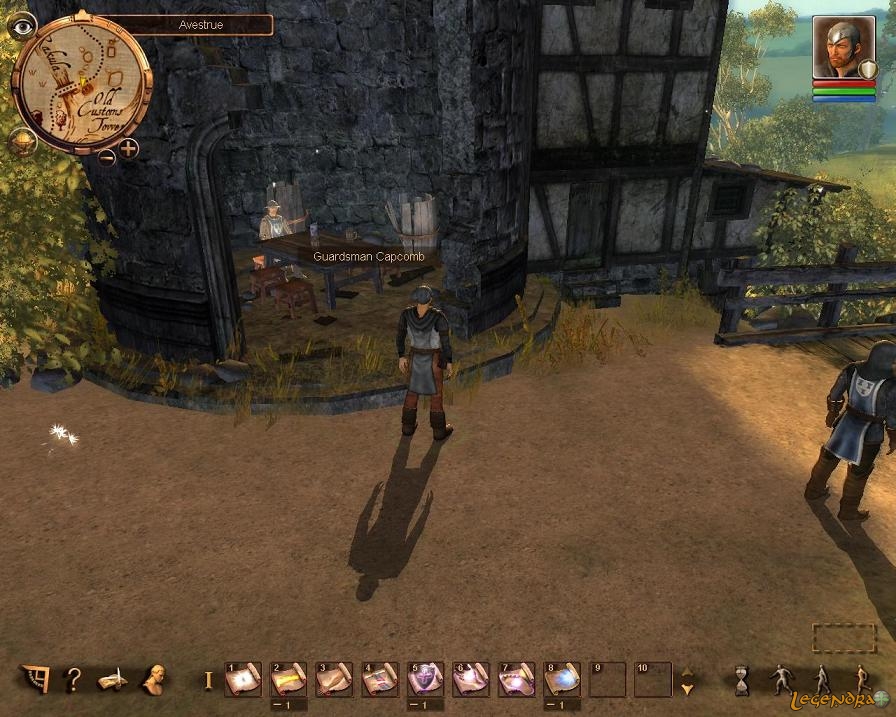Activate the shield scroll in slot 5
Screen dimensions: 896x717
tap(425, 680)
